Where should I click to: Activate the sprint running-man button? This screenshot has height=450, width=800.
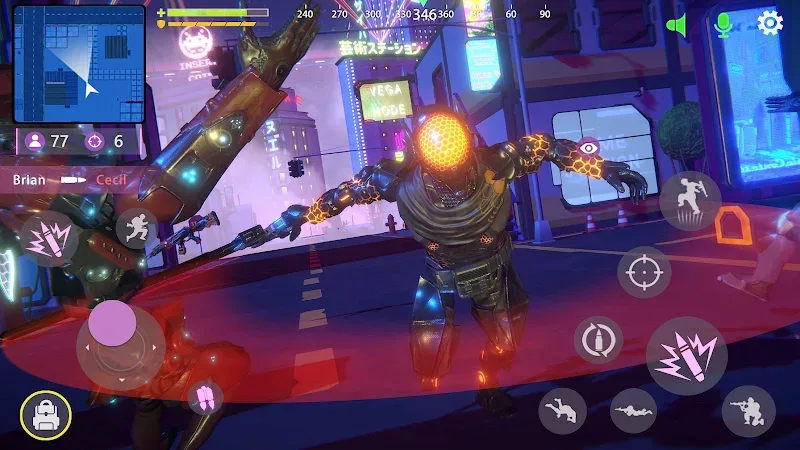136,228
